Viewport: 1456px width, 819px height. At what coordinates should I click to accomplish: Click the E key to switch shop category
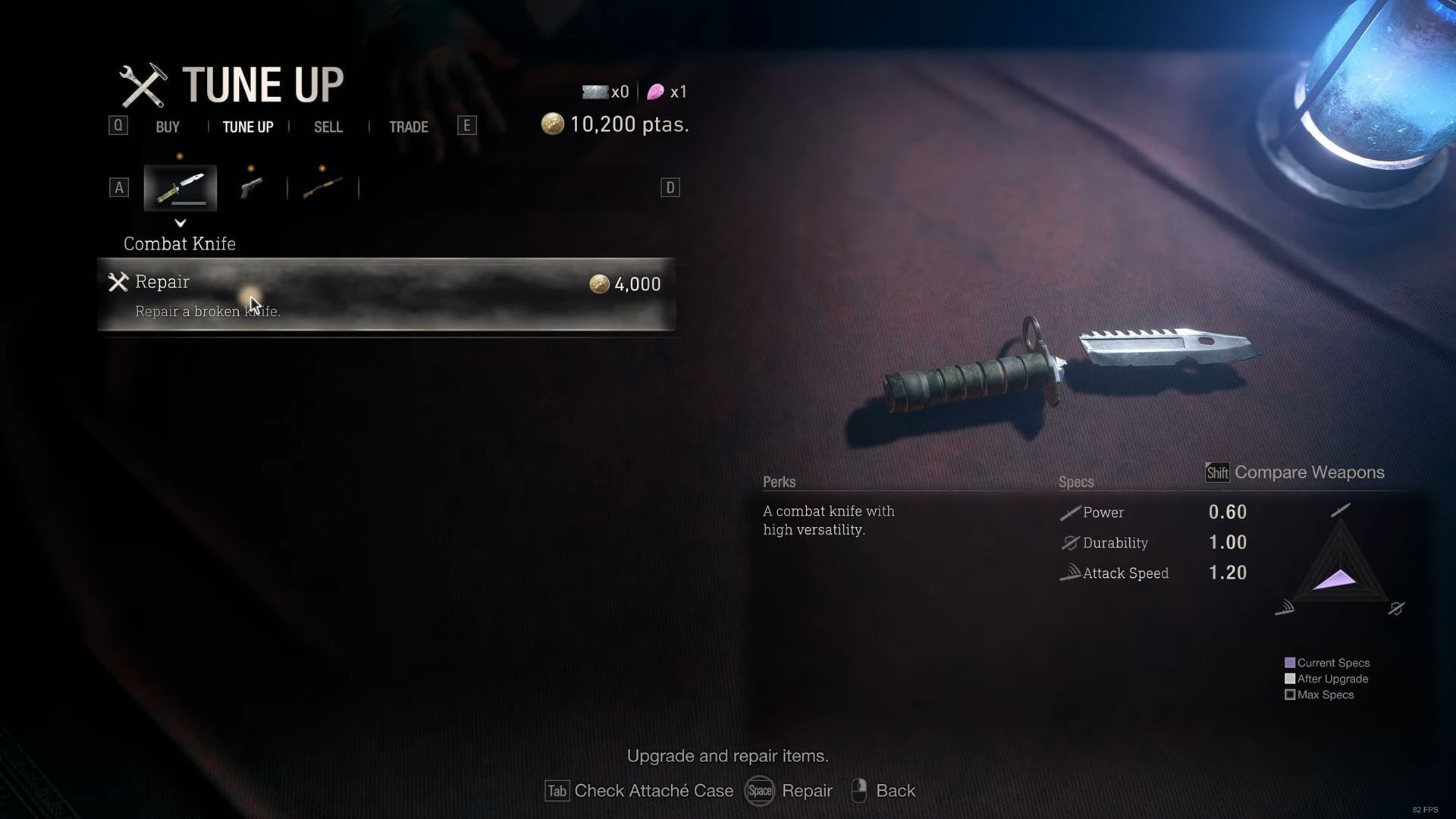click(468, 125)
